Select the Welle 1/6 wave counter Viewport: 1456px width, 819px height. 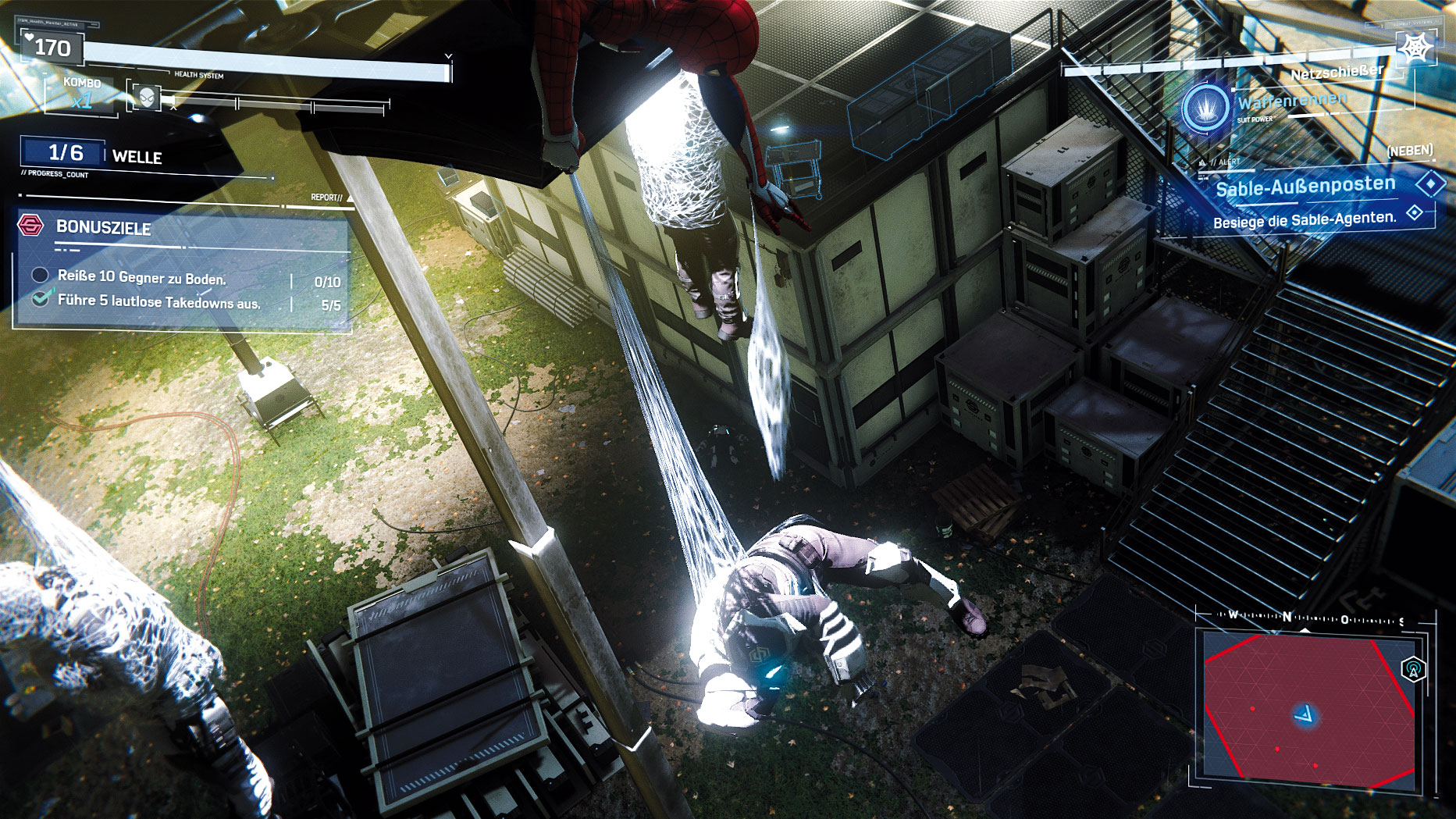(66, 153)
